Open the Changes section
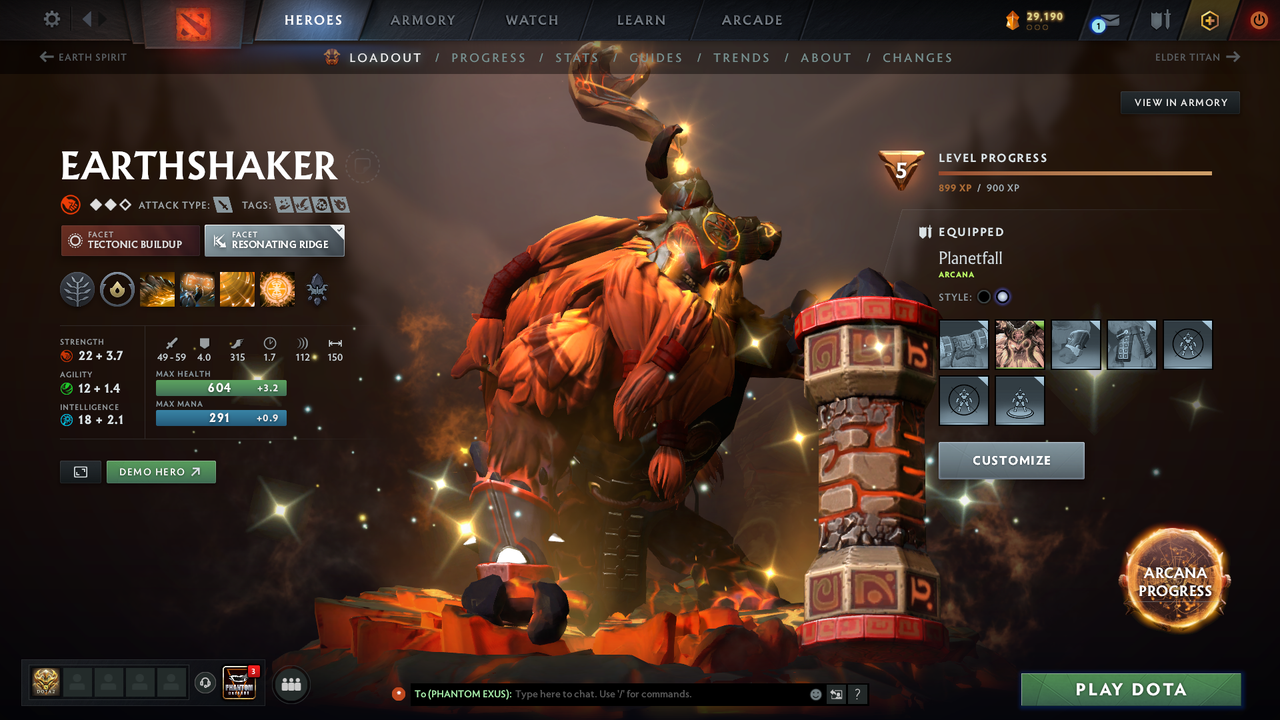The width and height of the screenshot is (1280, 720). pyautogui.click(x=917, y=58)
